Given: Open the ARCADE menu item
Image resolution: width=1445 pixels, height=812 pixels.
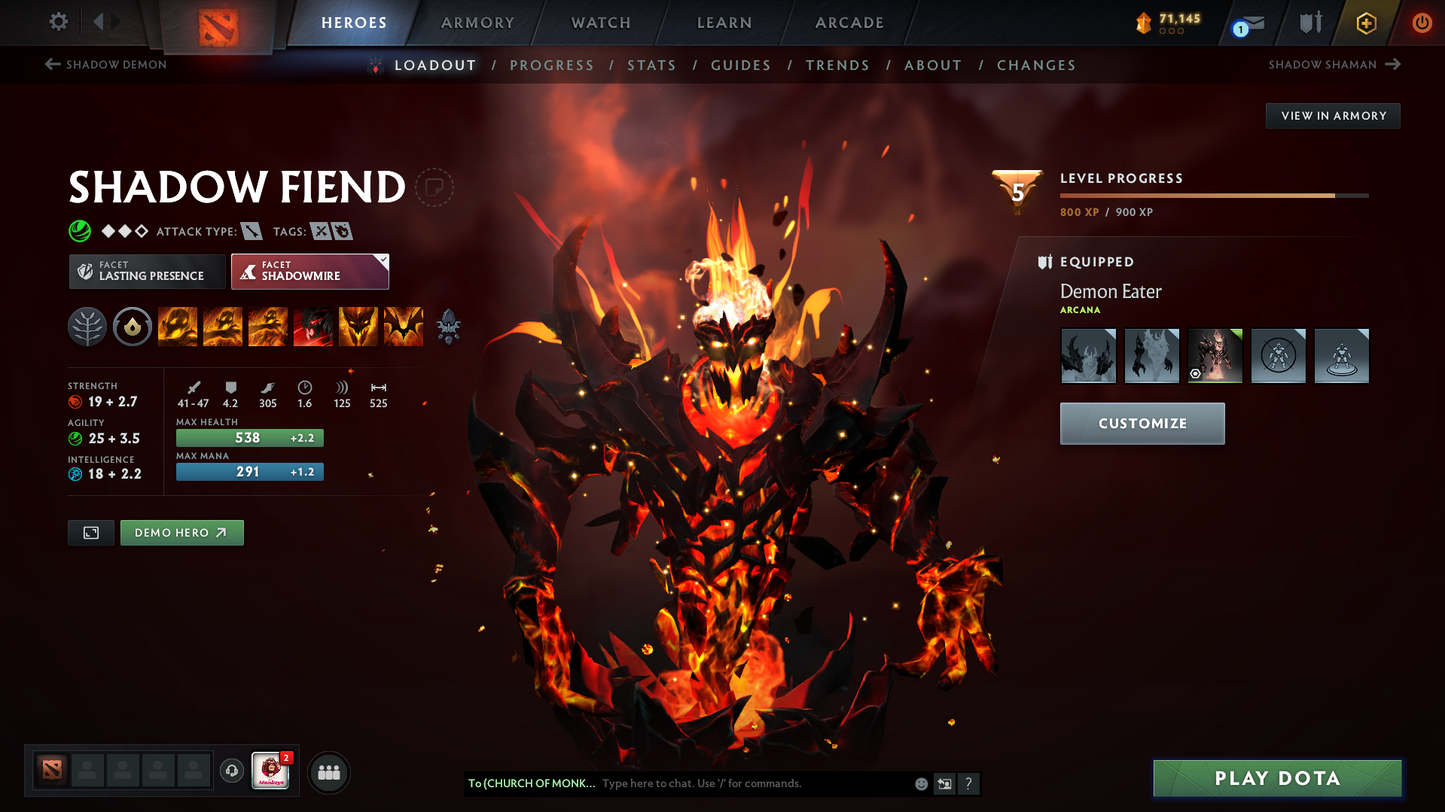Looking at the screenshot, I should pos(849,22).
